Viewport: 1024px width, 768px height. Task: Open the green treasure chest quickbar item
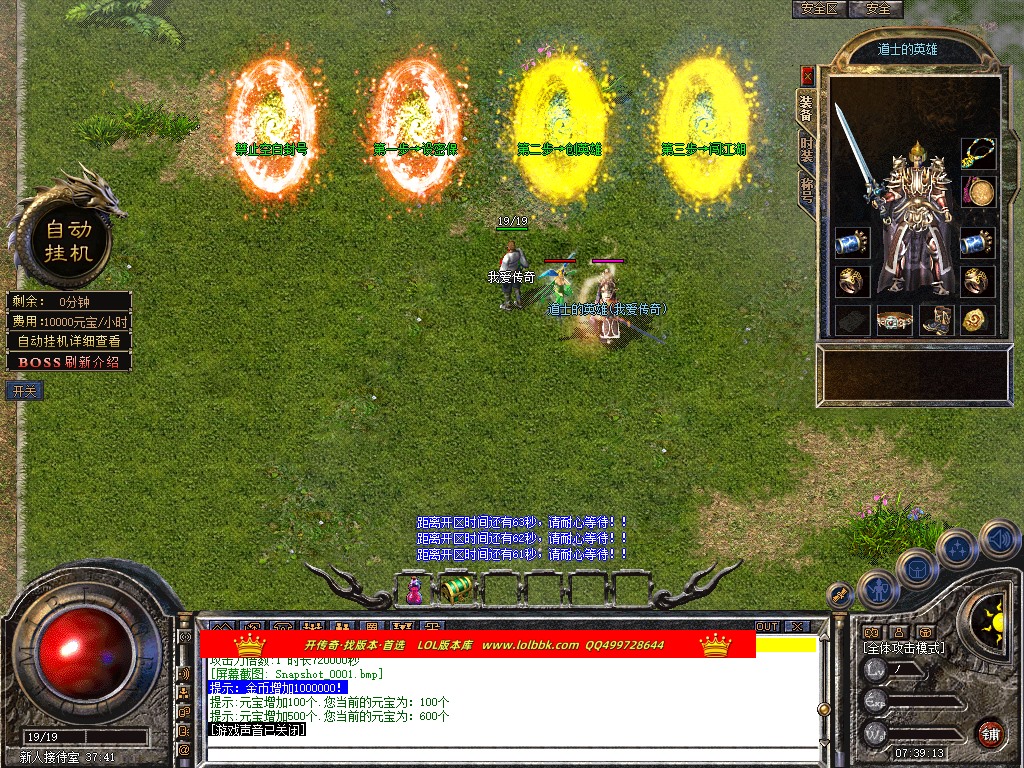pos(457,590)
